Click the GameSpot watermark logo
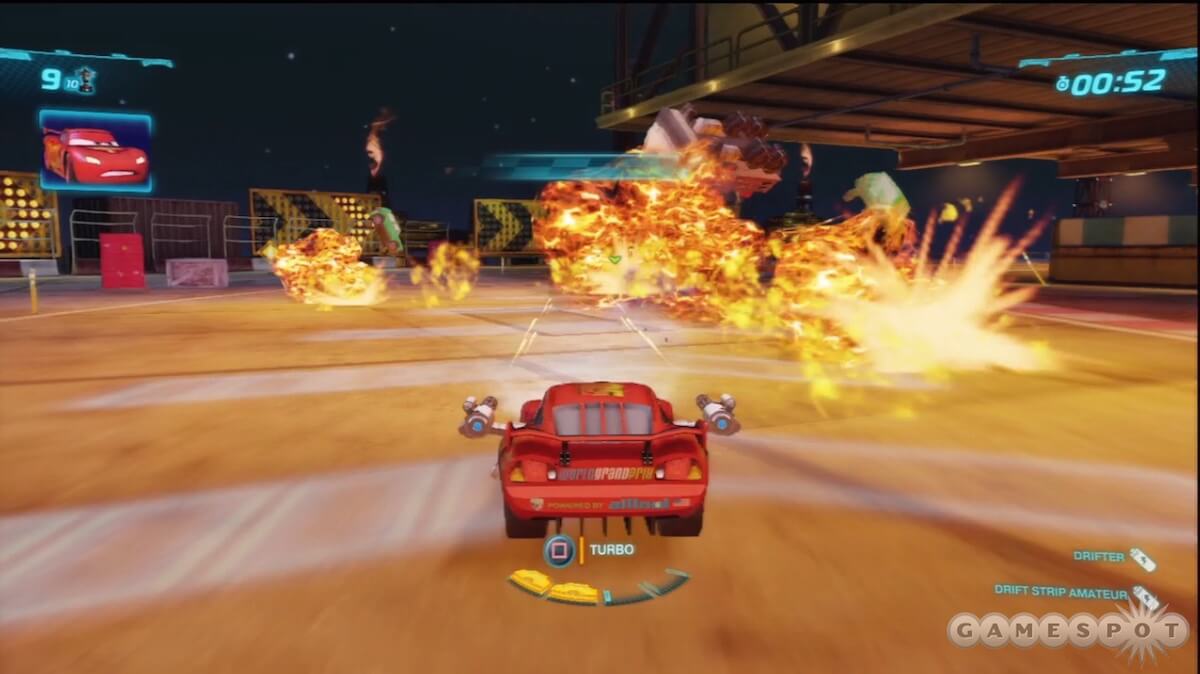 [x=1067, y=632]
